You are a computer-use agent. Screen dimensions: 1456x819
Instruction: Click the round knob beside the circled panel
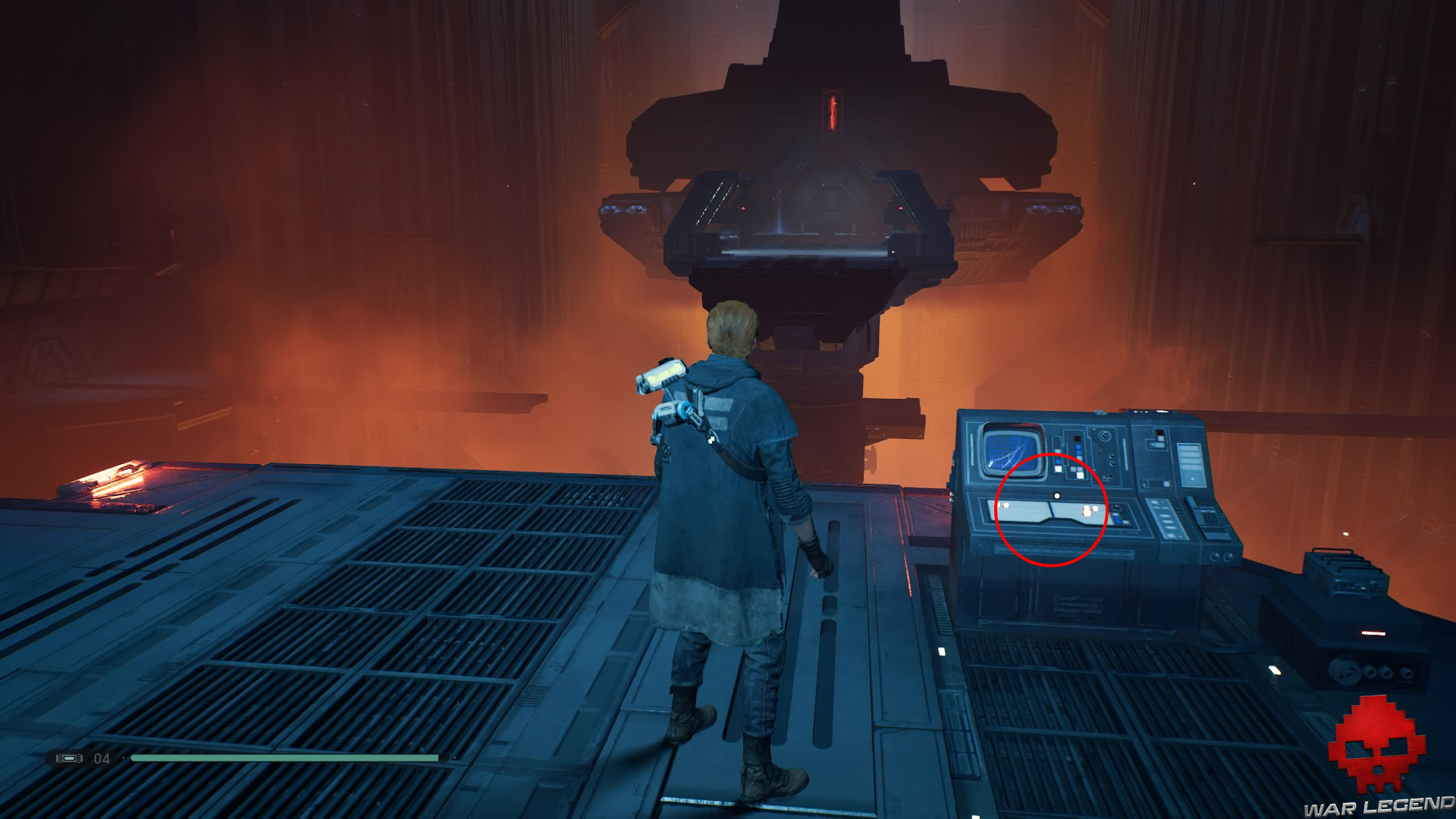tap(1117, 508)
